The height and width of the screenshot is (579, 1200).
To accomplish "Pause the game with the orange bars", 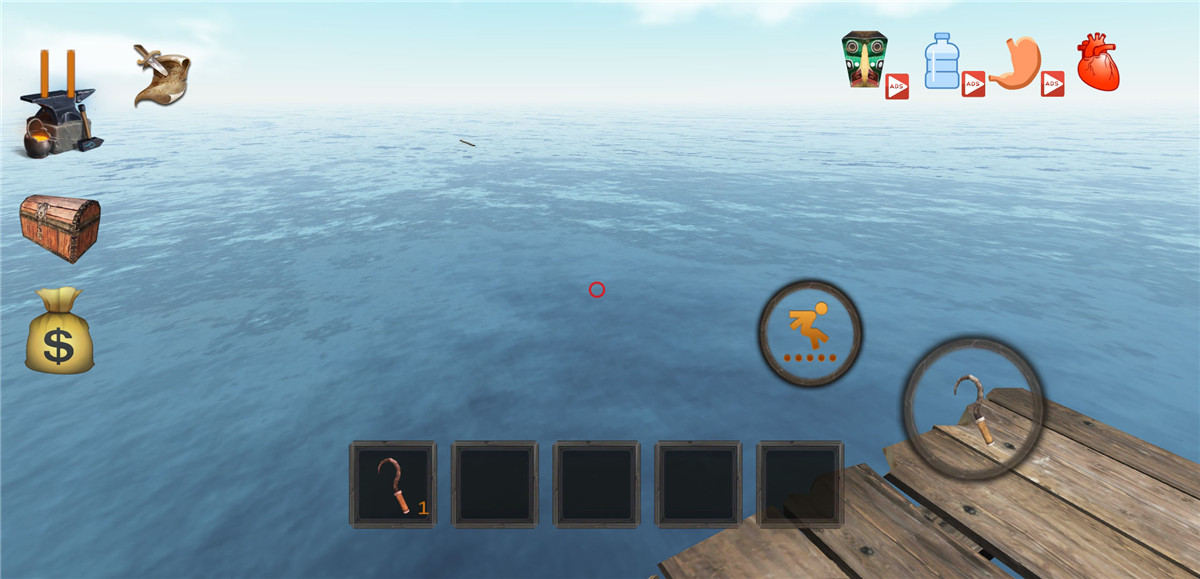I will click(x=57, y=70).
